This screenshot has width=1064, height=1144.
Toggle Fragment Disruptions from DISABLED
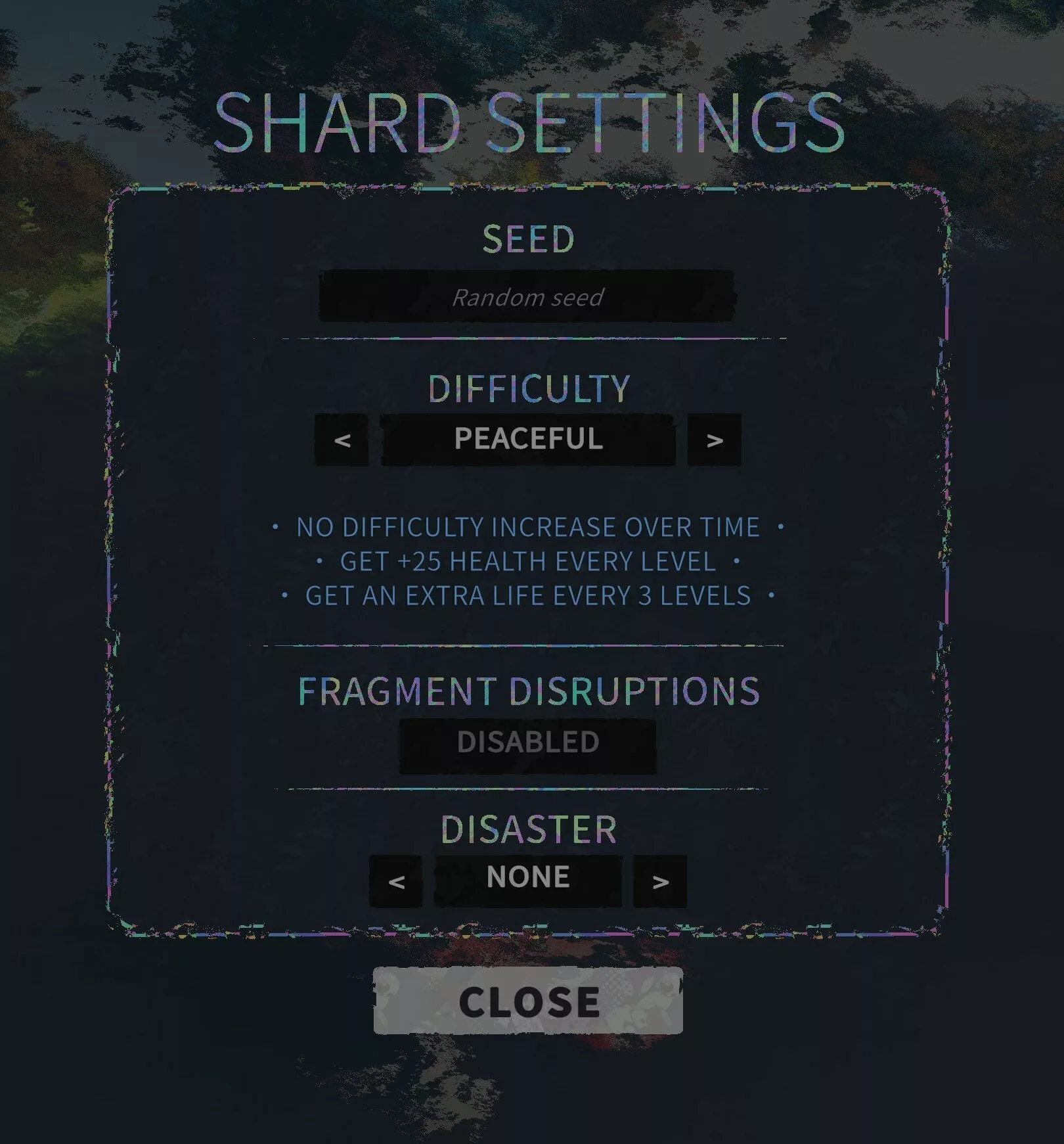tap(528, 745)
